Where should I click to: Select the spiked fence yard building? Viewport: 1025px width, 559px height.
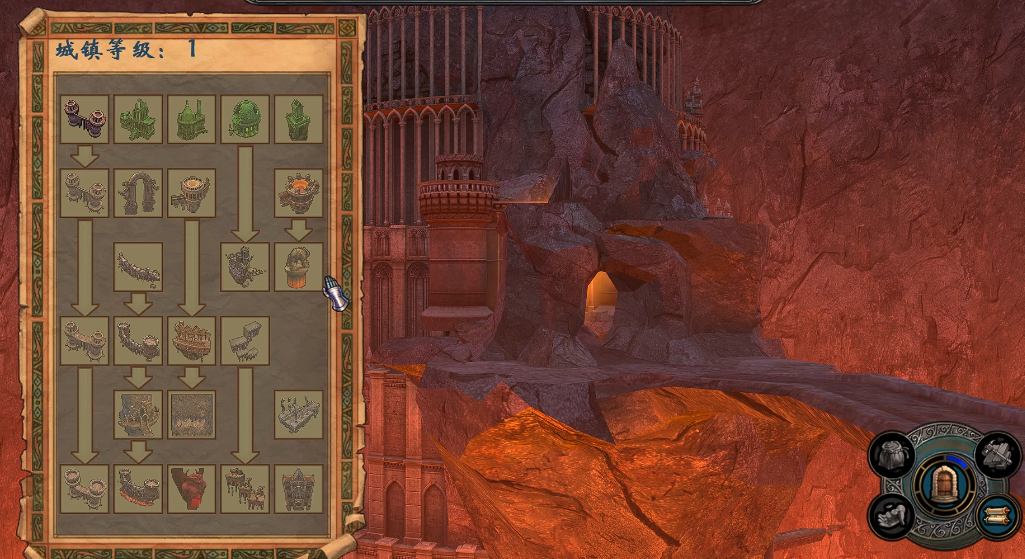tap(298, 414)
